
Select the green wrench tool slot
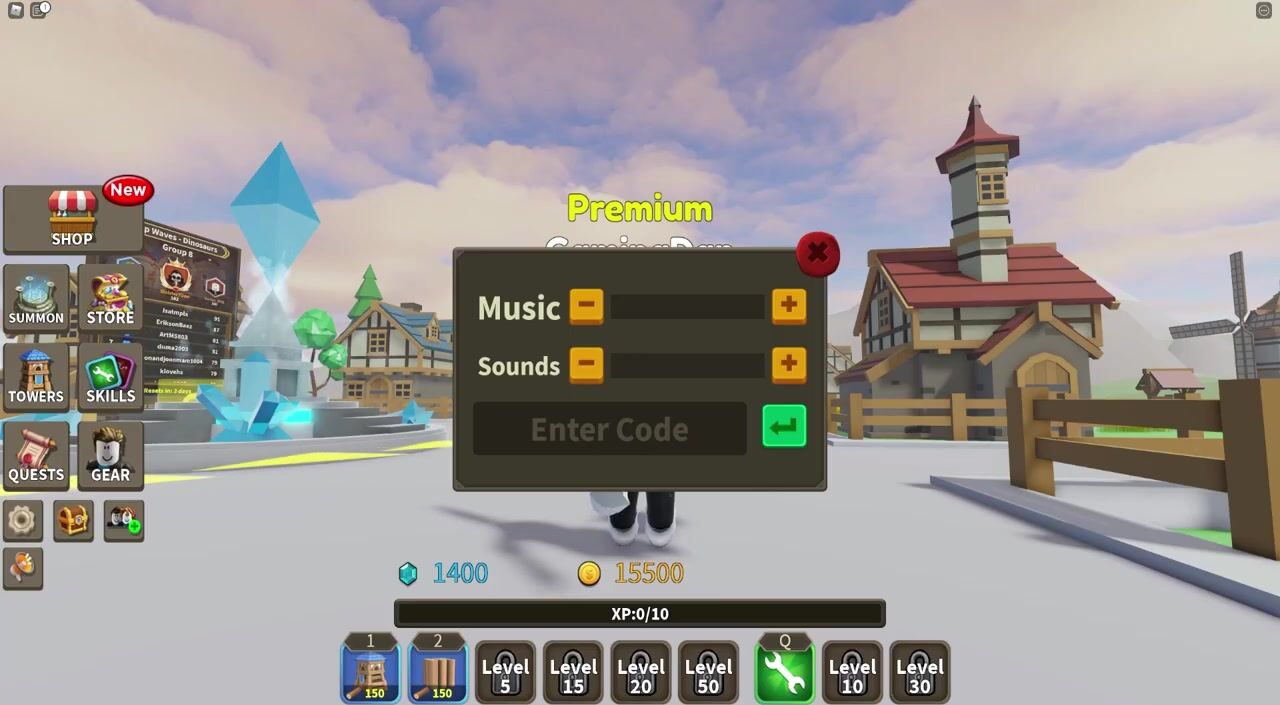click(x=784, y=672)
